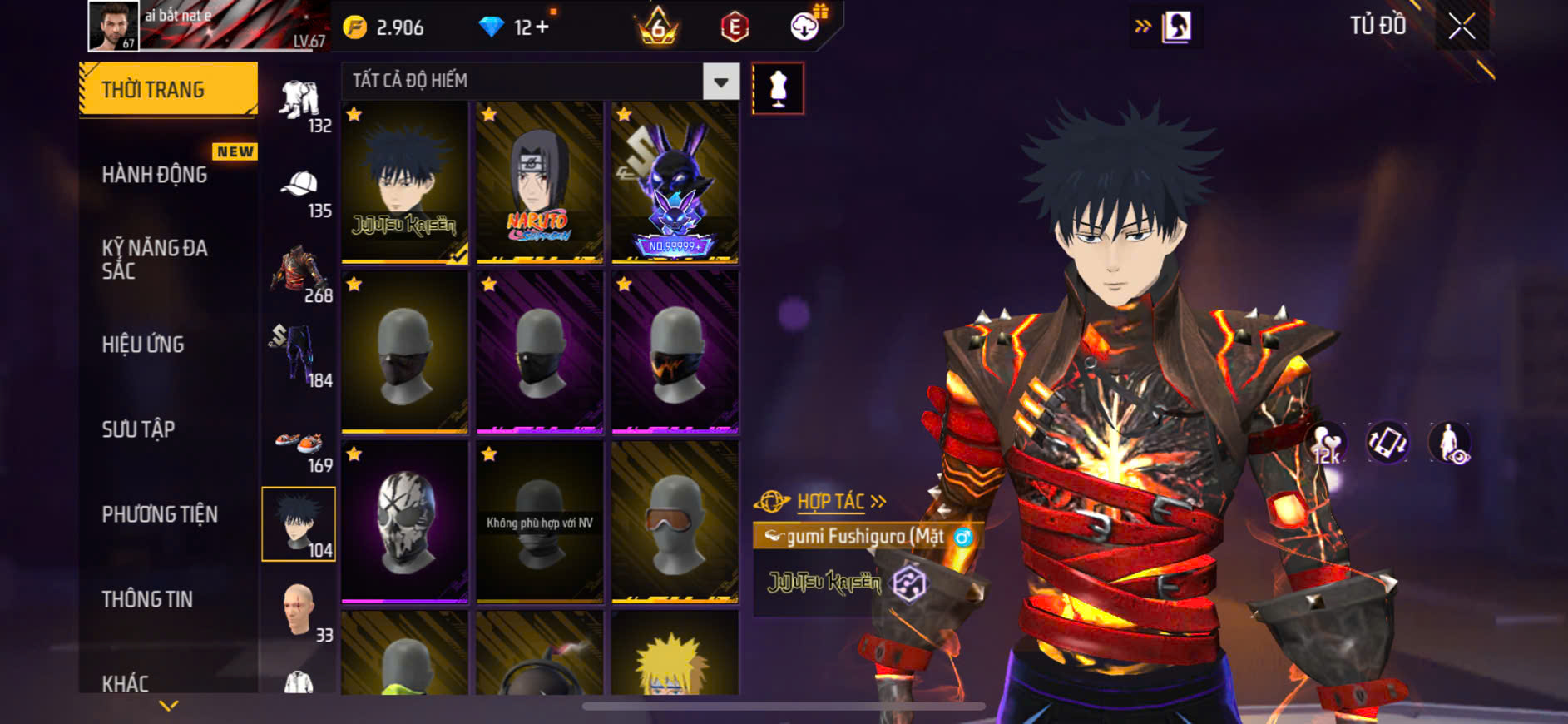Expand the Tất Cả Độ Hiếm rarity dropdown
1568x724 pixels.
[720, 82]
